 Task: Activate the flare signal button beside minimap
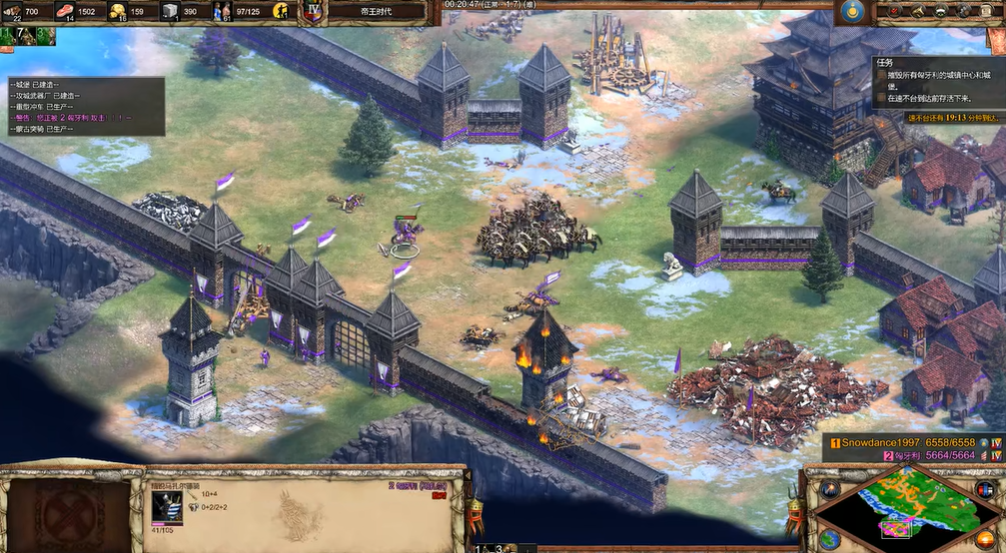(829, 489)
